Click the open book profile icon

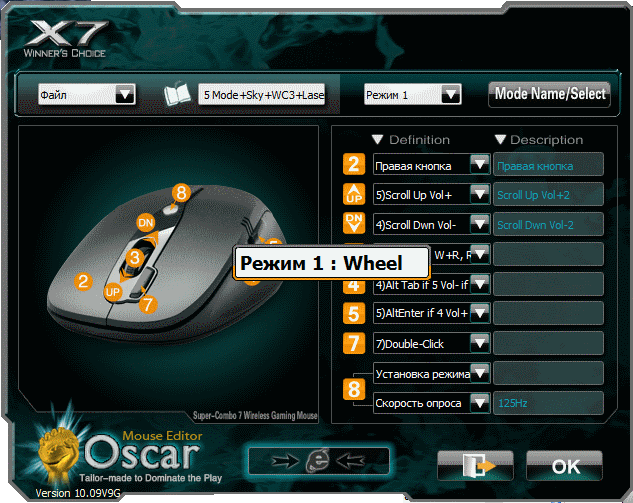[178, 95]
